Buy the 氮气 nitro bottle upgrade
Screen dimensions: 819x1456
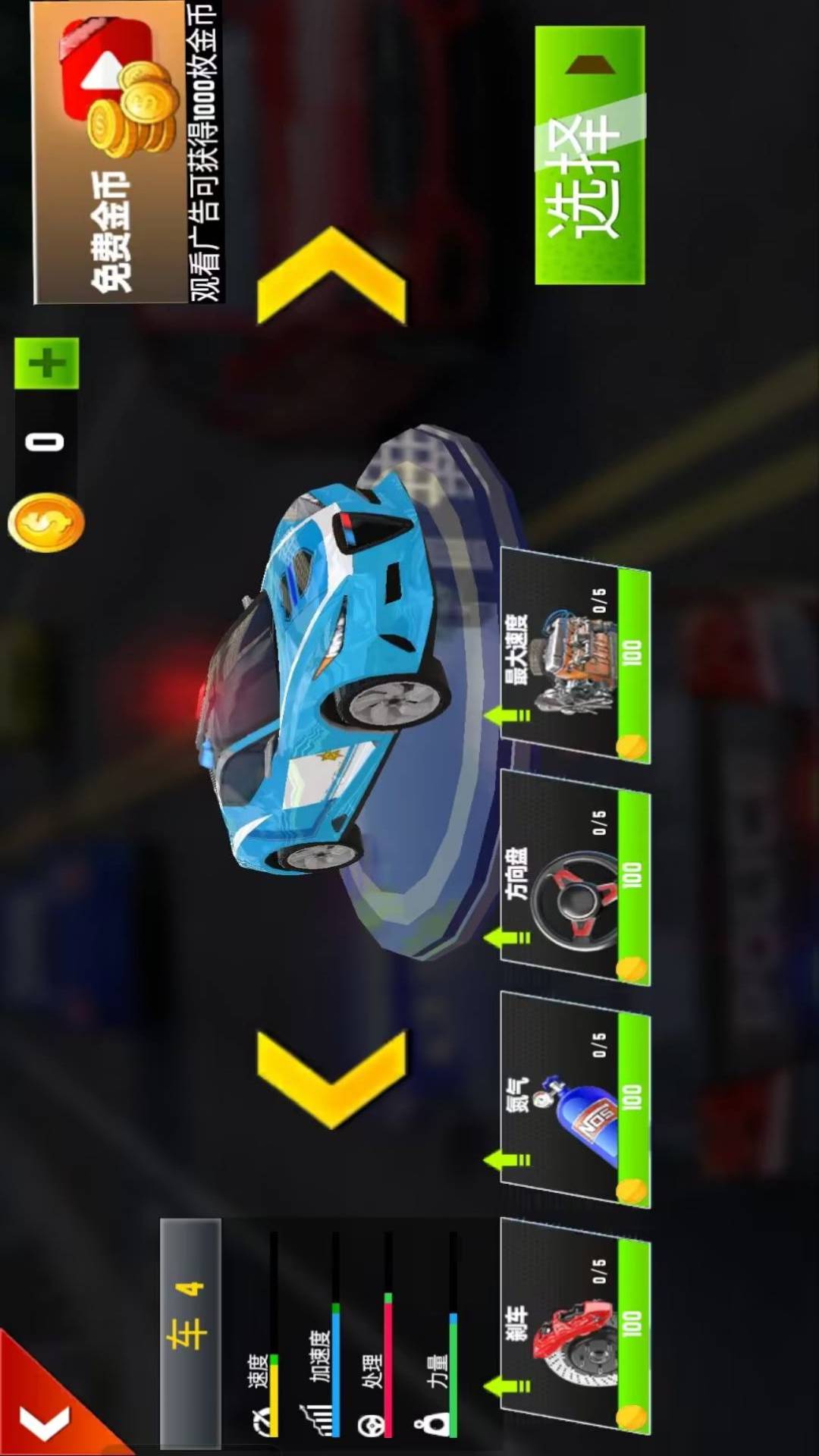[x=575, y=1100]
